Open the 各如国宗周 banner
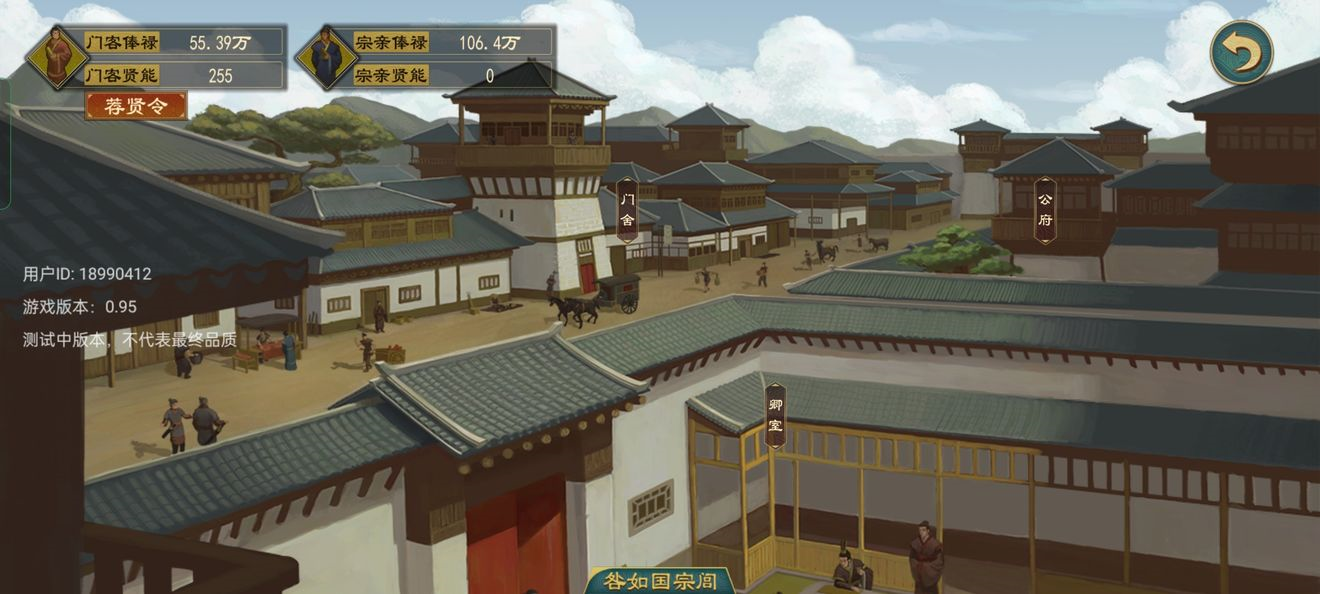This screenshot has height=594, width=1320. (x=661, y=581)
